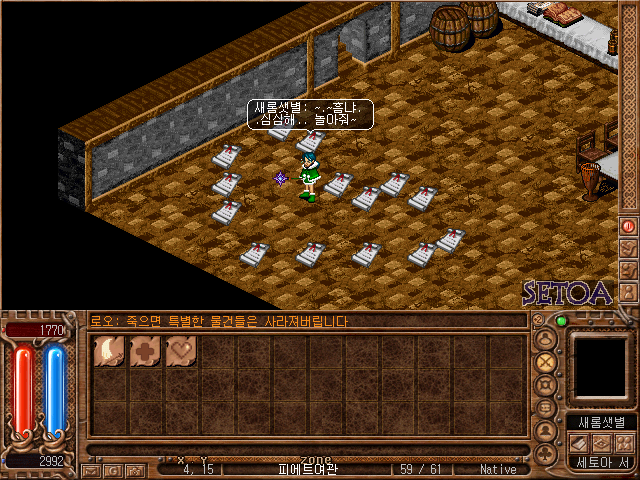The height and width of the screenshot is (480, 640).
Task: Click the person silhouette button on the side panel
Action: pyautogui.click(x=546, y=432)
